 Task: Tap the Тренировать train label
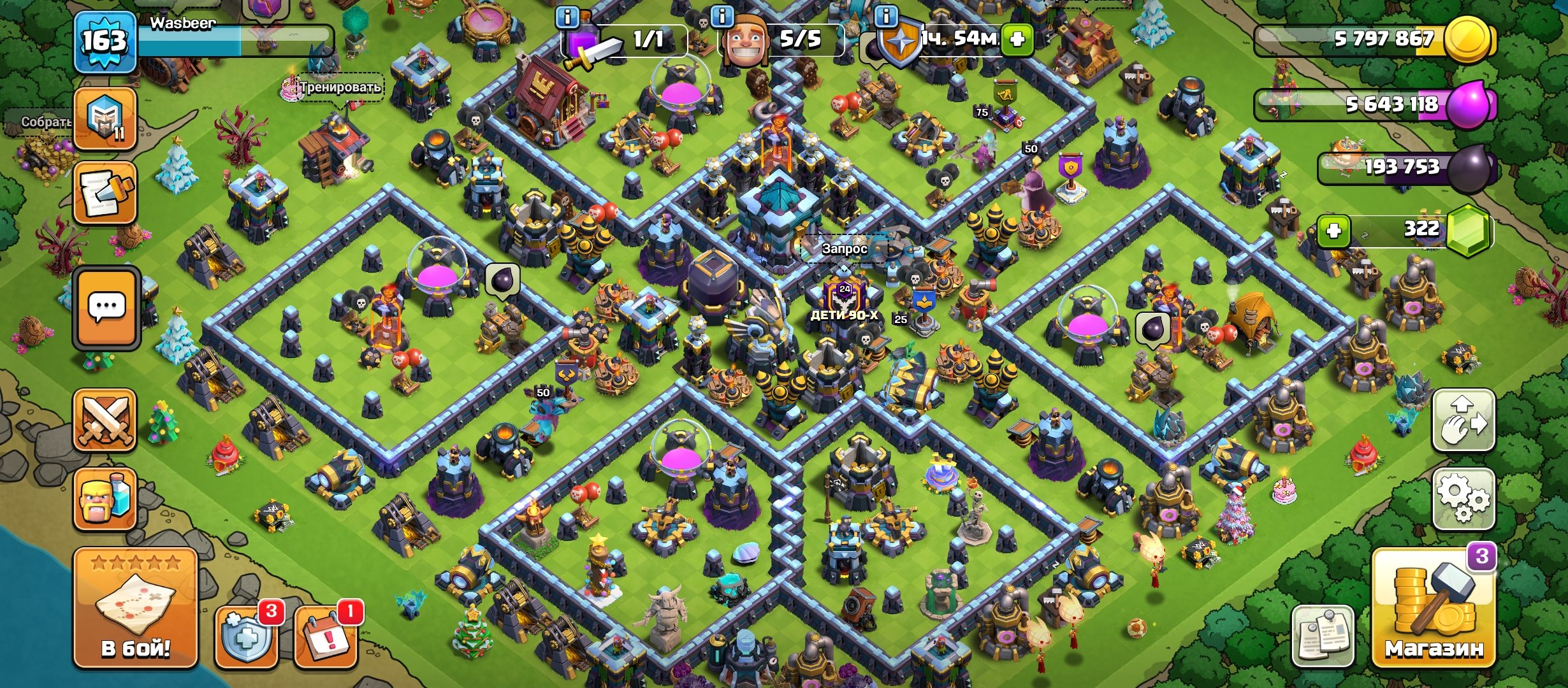tap(340, 87)
